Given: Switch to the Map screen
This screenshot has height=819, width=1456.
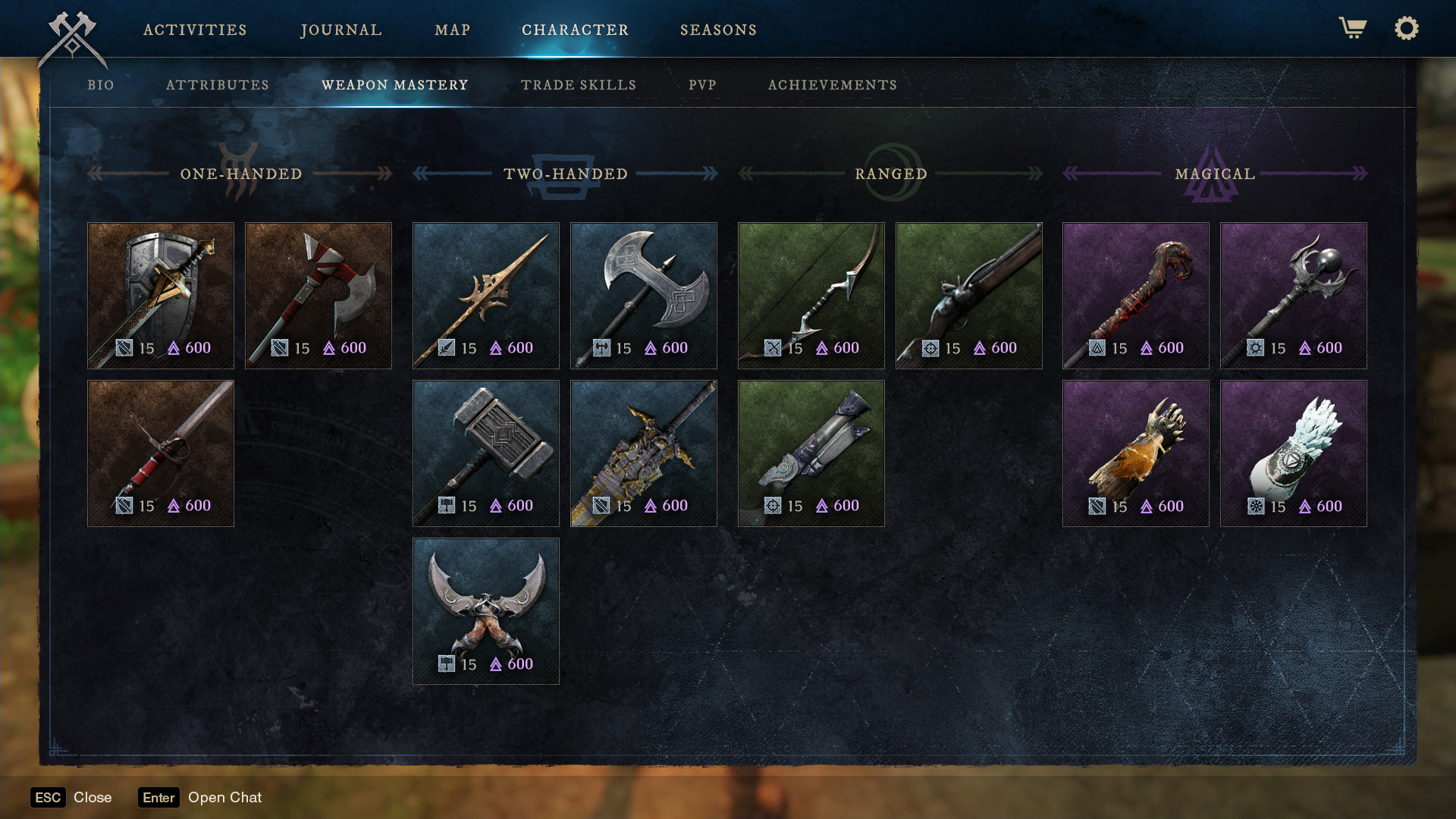Looking at the screenshot, I should coord(453,30).
